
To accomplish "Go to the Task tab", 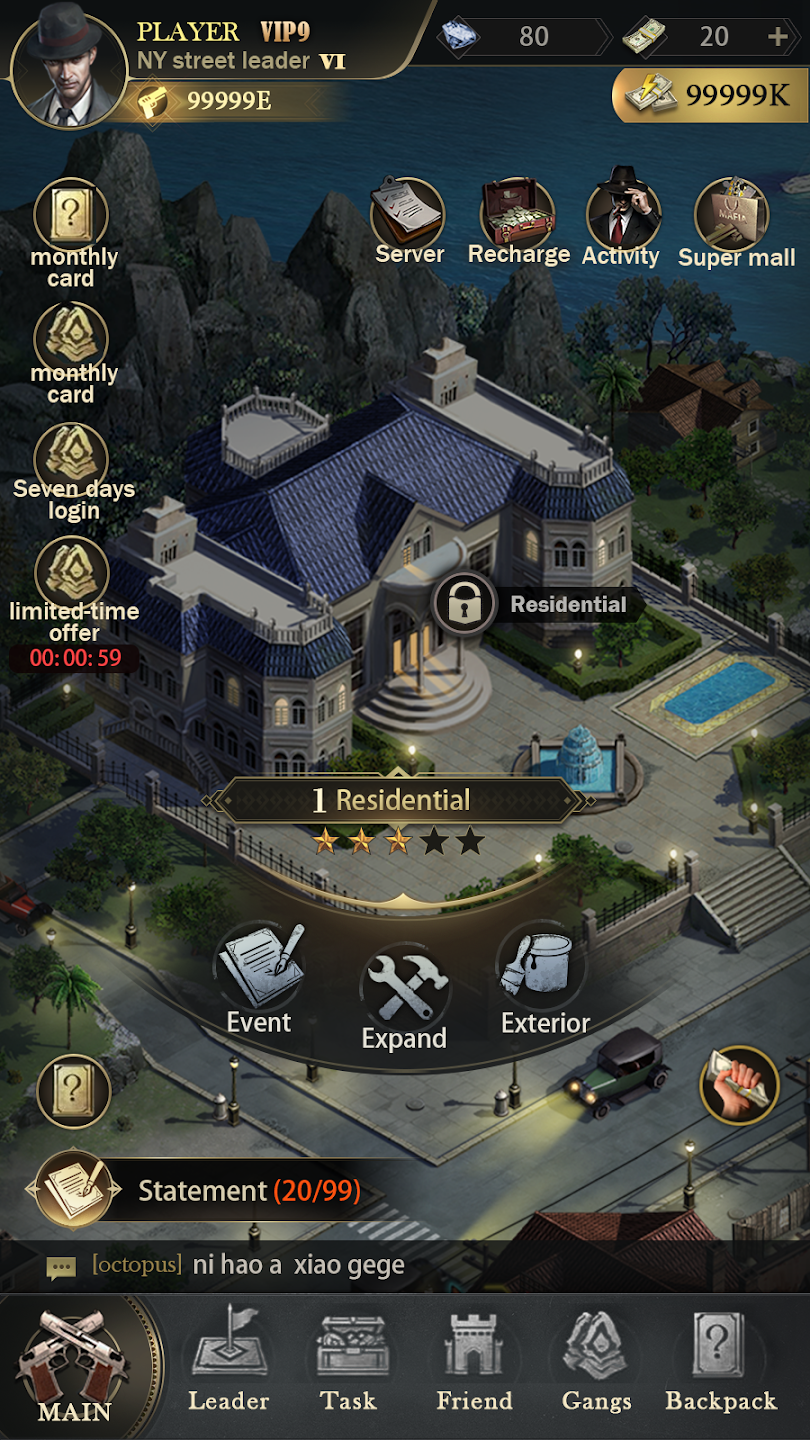I will coord(348,1366).
